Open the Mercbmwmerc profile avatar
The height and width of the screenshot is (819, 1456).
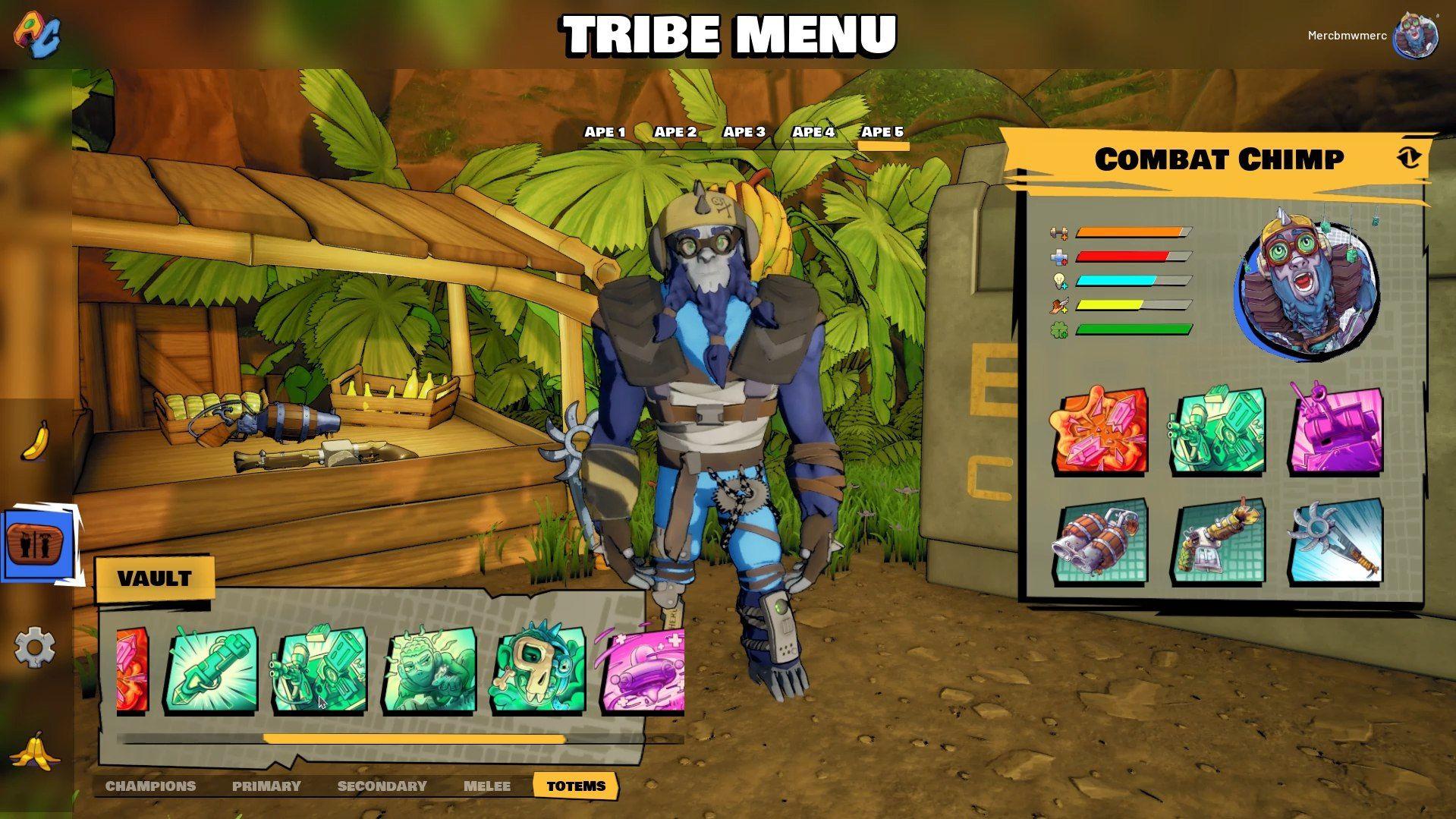(x=1416, y=36)
